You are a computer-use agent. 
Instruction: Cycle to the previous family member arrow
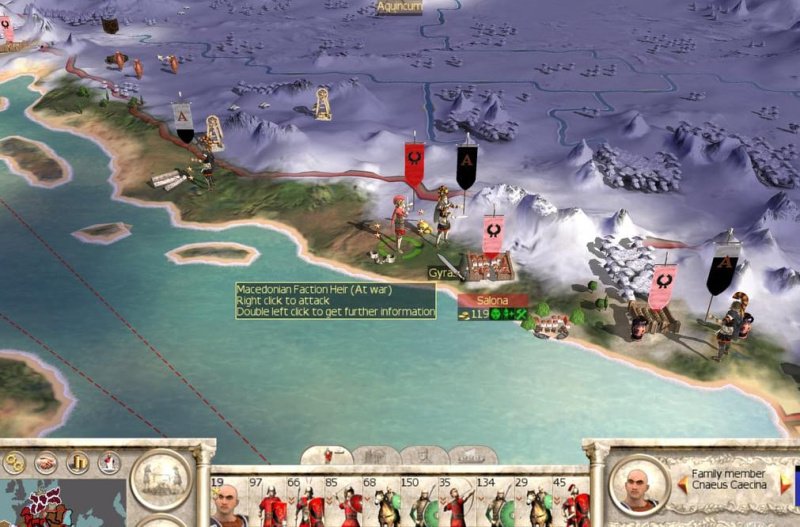(x=682, y=483)
